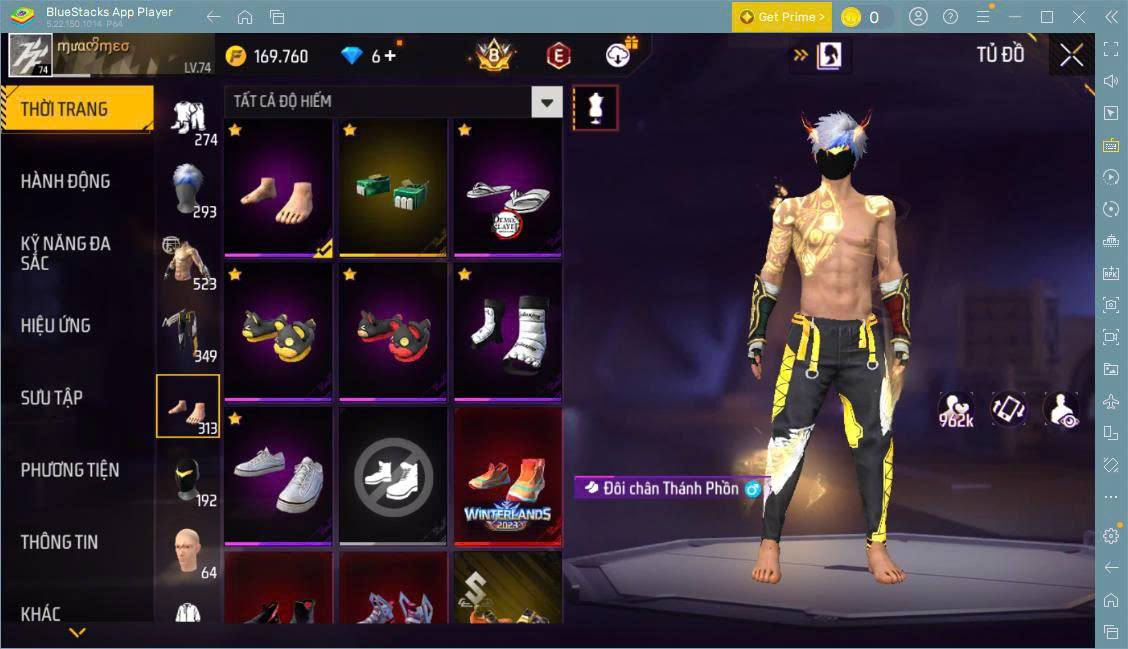Screen dimensions: 1128x649
Task: Select the Demon Slayer sandals
Action: pos(508,186)
